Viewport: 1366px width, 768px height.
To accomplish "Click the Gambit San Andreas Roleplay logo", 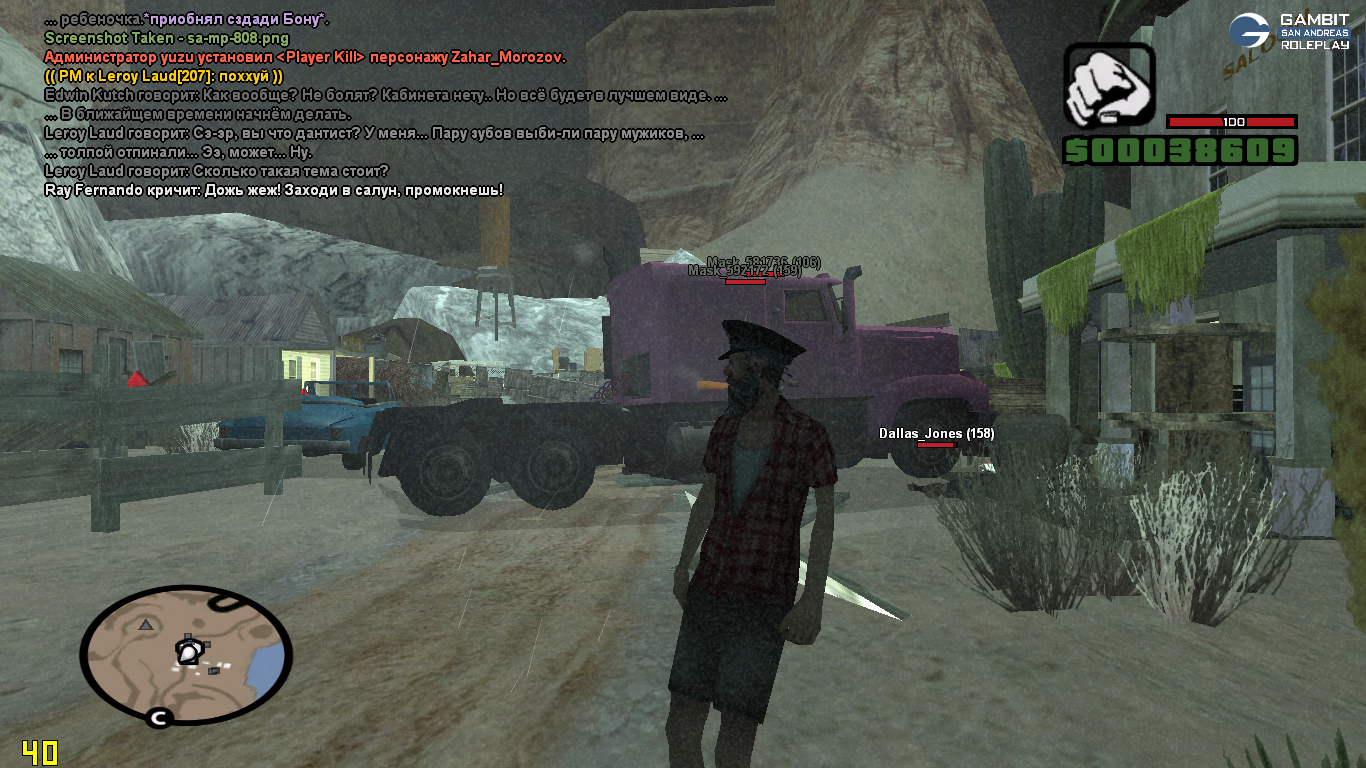I will [x=1289, y=33].
